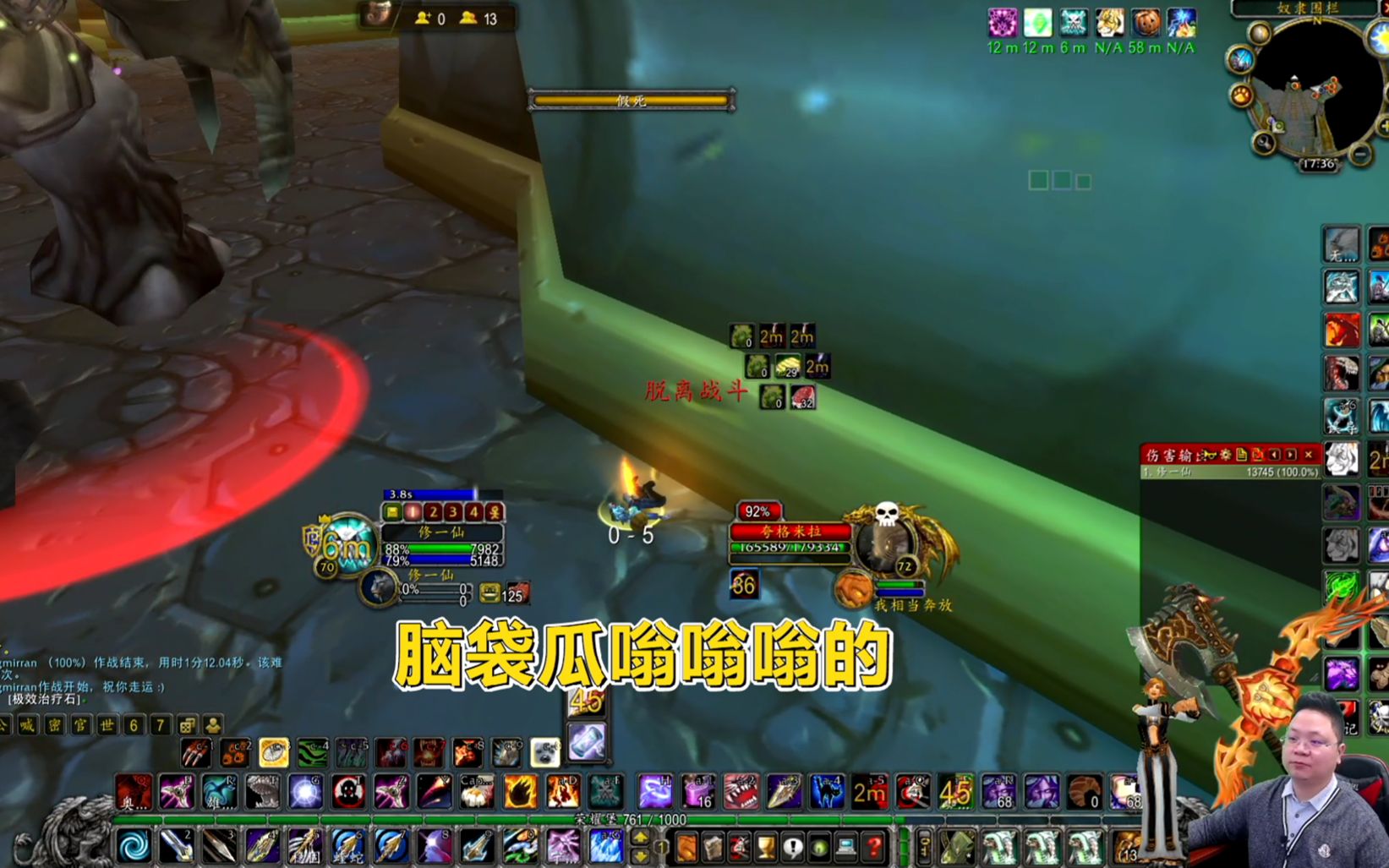Click the 58m buff timer icon at top right
The width and height of the screenshot is (1389, 868).
1145,24
